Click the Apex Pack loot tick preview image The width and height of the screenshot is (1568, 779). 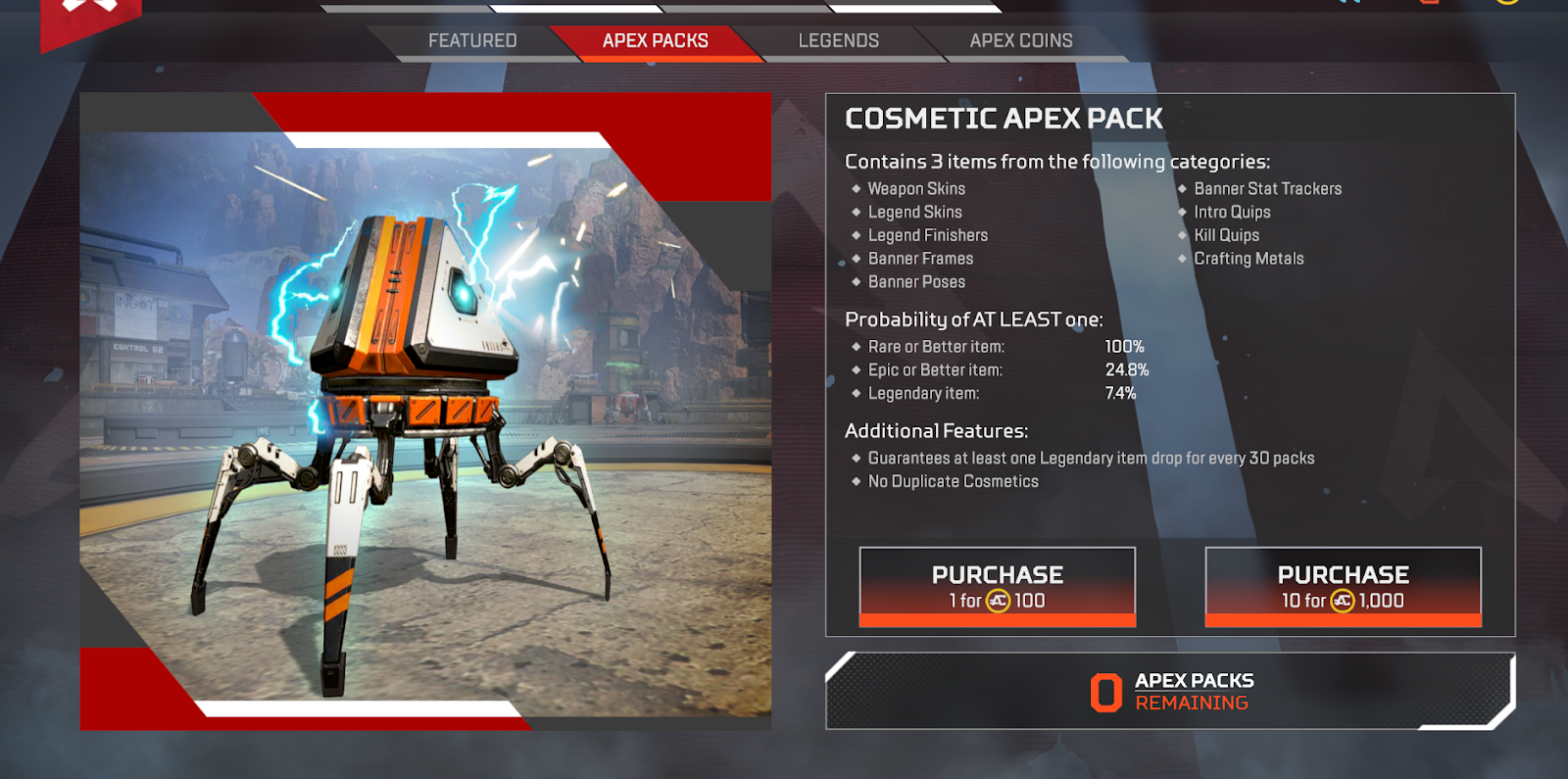[425, 412]
